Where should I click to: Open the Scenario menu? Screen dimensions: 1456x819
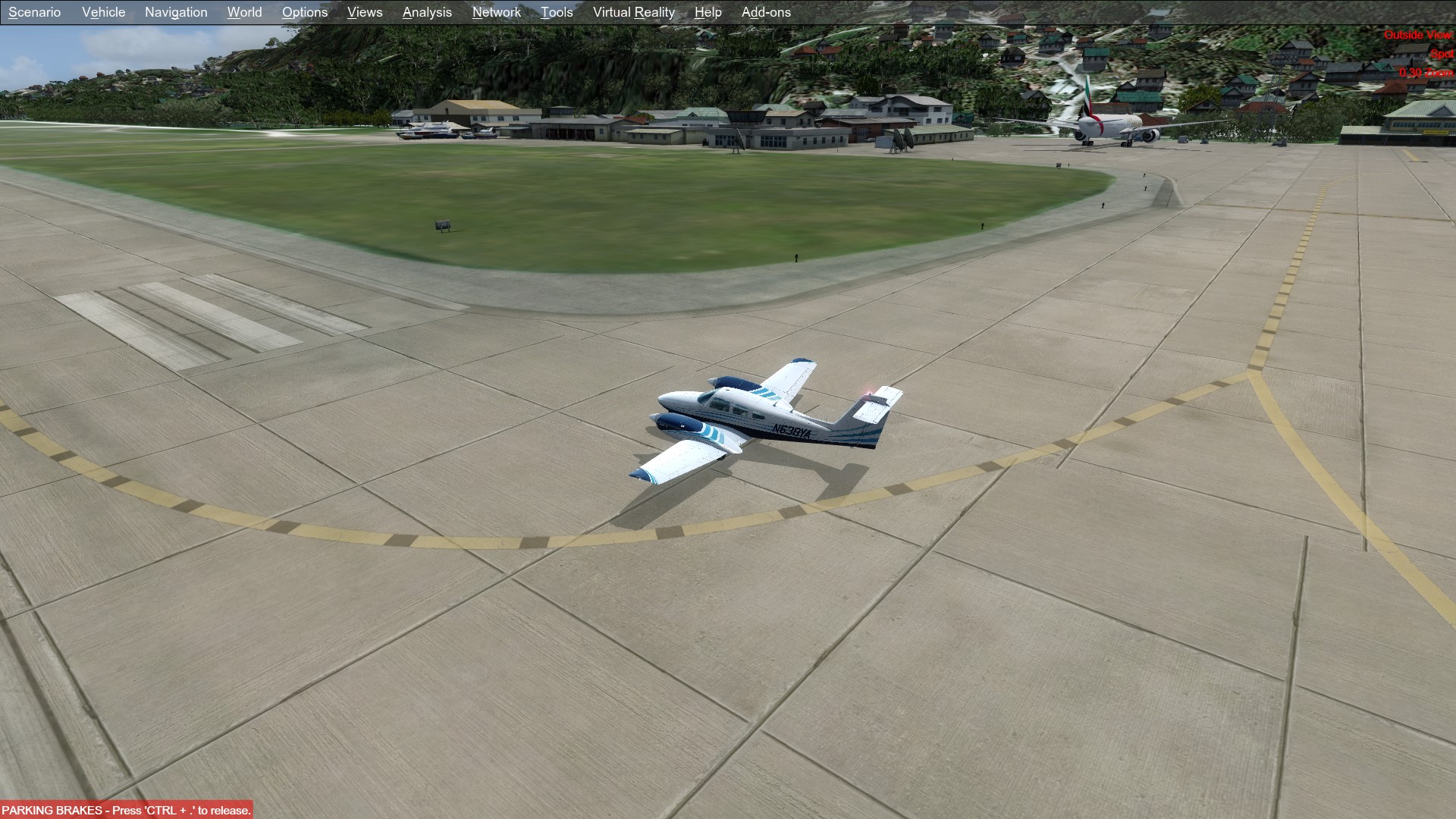tap(34, 12)
